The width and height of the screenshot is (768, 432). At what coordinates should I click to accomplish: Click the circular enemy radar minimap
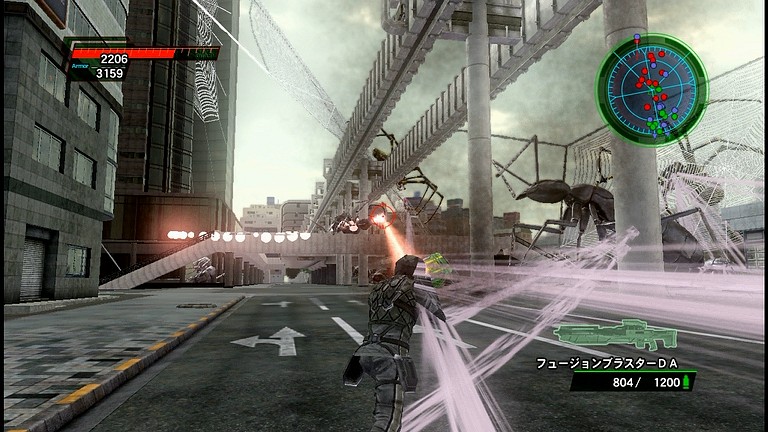click(x=651, y=90)
